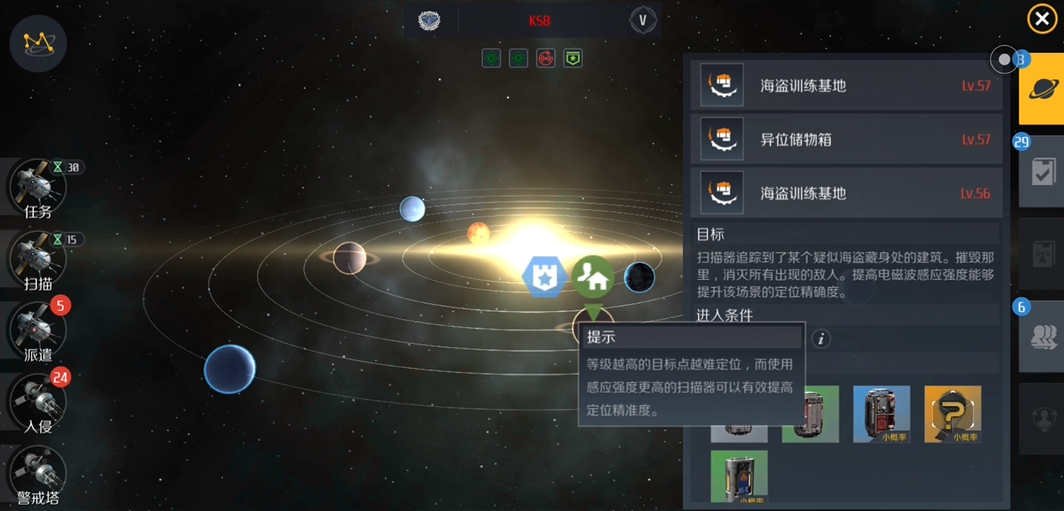Screen dimensions: 1064x511
Task: Open the star map constellation icon
Action: (38, 42)
